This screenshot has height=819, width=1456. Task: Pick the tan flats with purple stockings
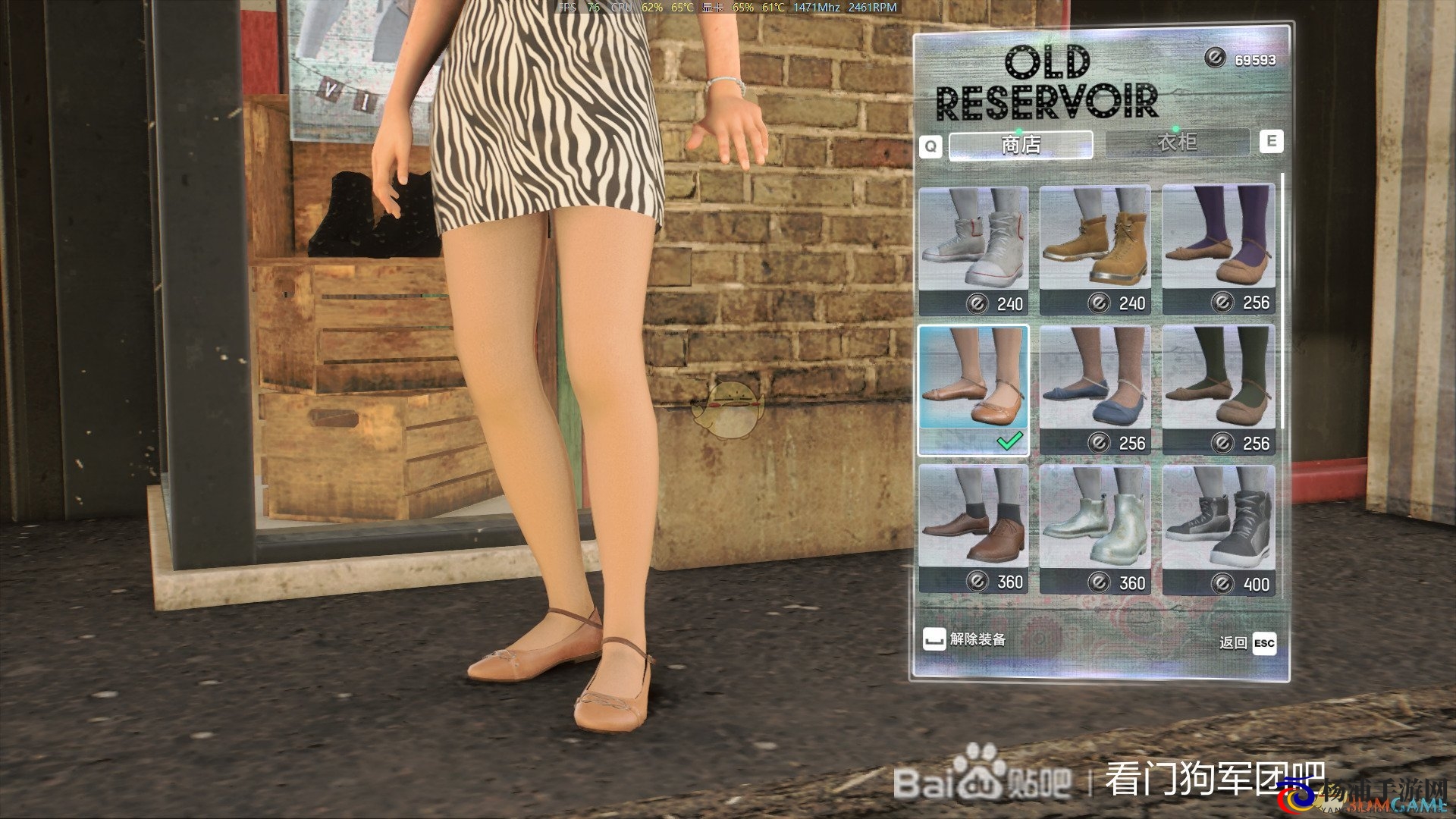coord(1219,249)
